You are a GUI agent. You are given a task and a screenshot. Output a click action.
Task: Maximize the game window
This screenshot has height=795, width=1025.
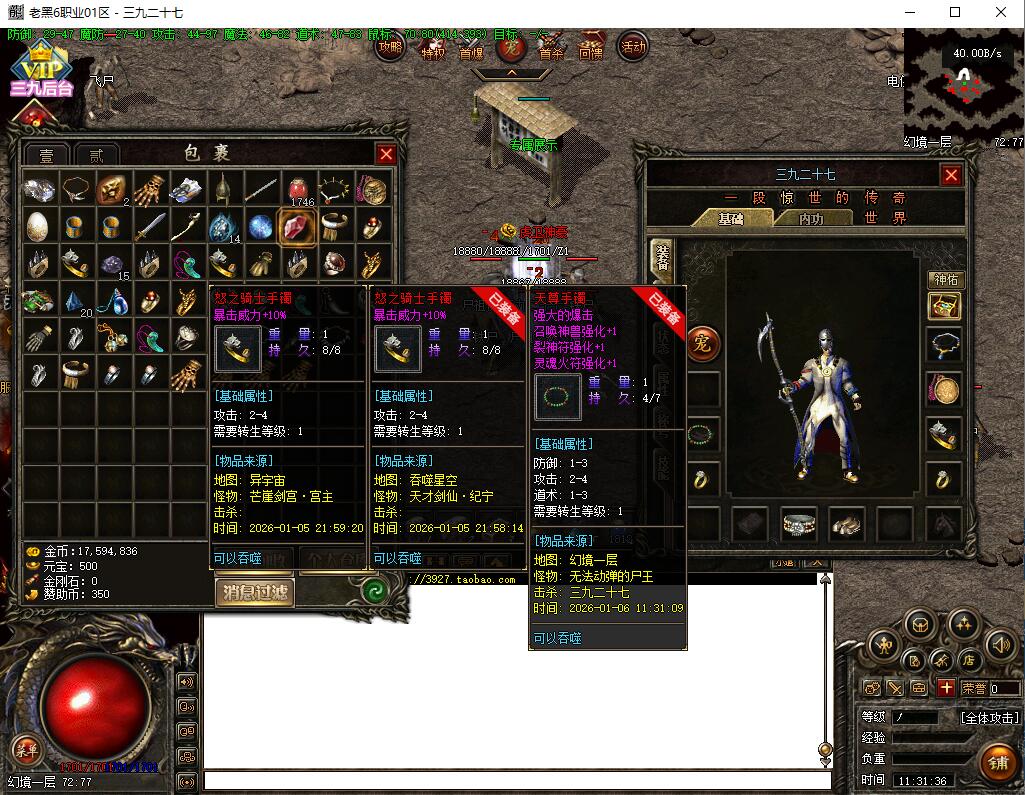point(955,12)
